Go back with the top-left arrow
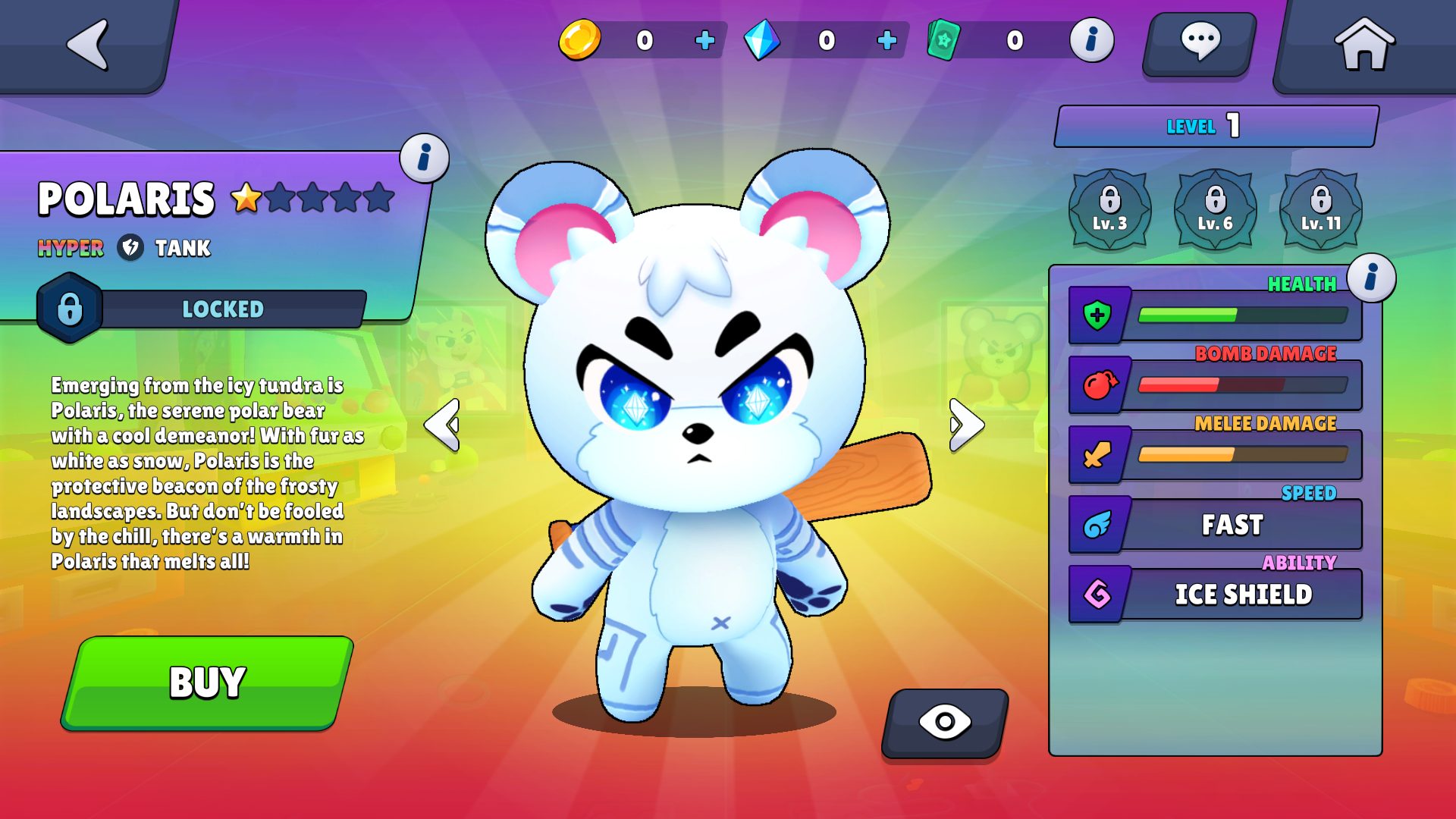The height and width of the screenshot is (819, 1456). [88, 44]
